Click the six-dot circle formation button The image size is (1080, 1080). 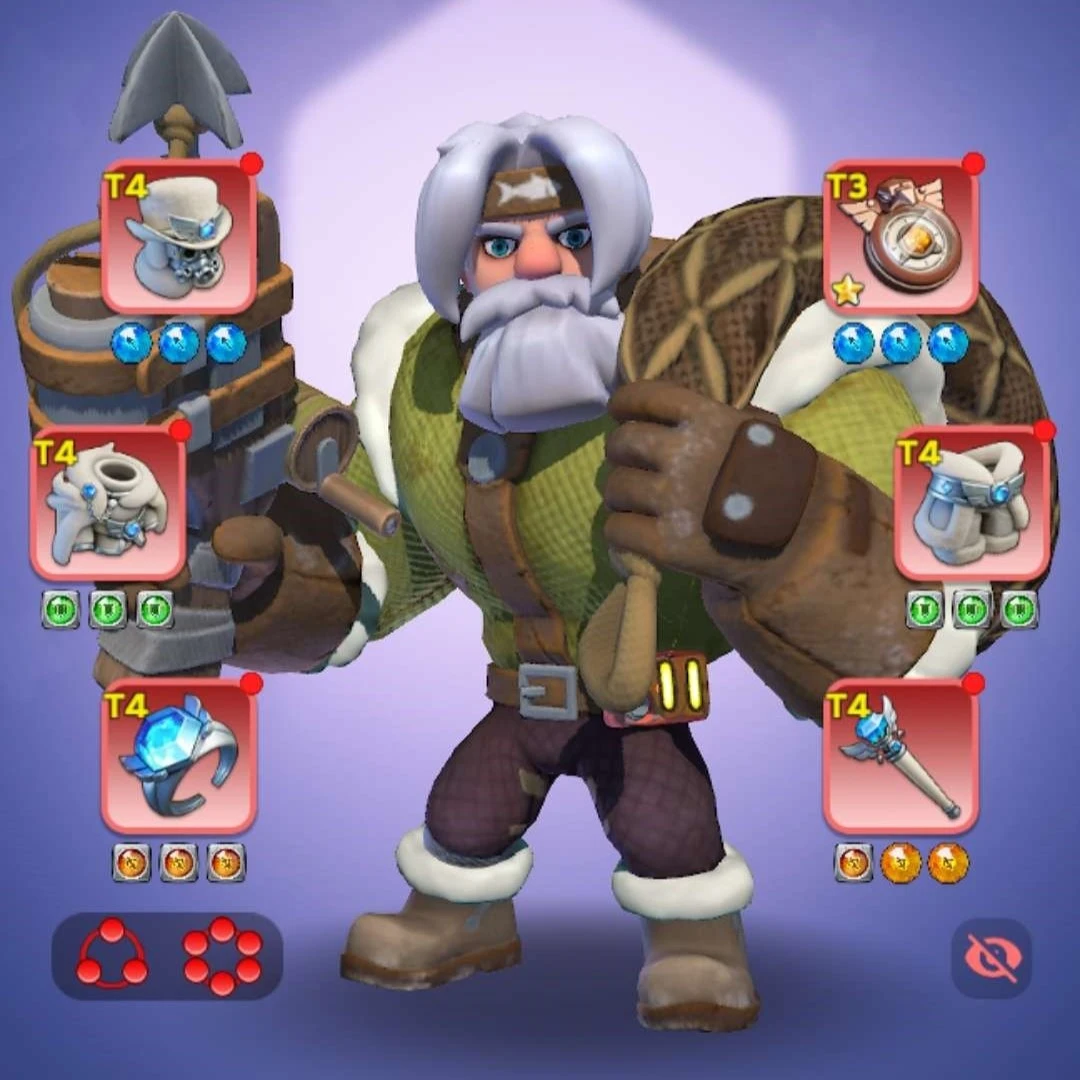[222, 955]
